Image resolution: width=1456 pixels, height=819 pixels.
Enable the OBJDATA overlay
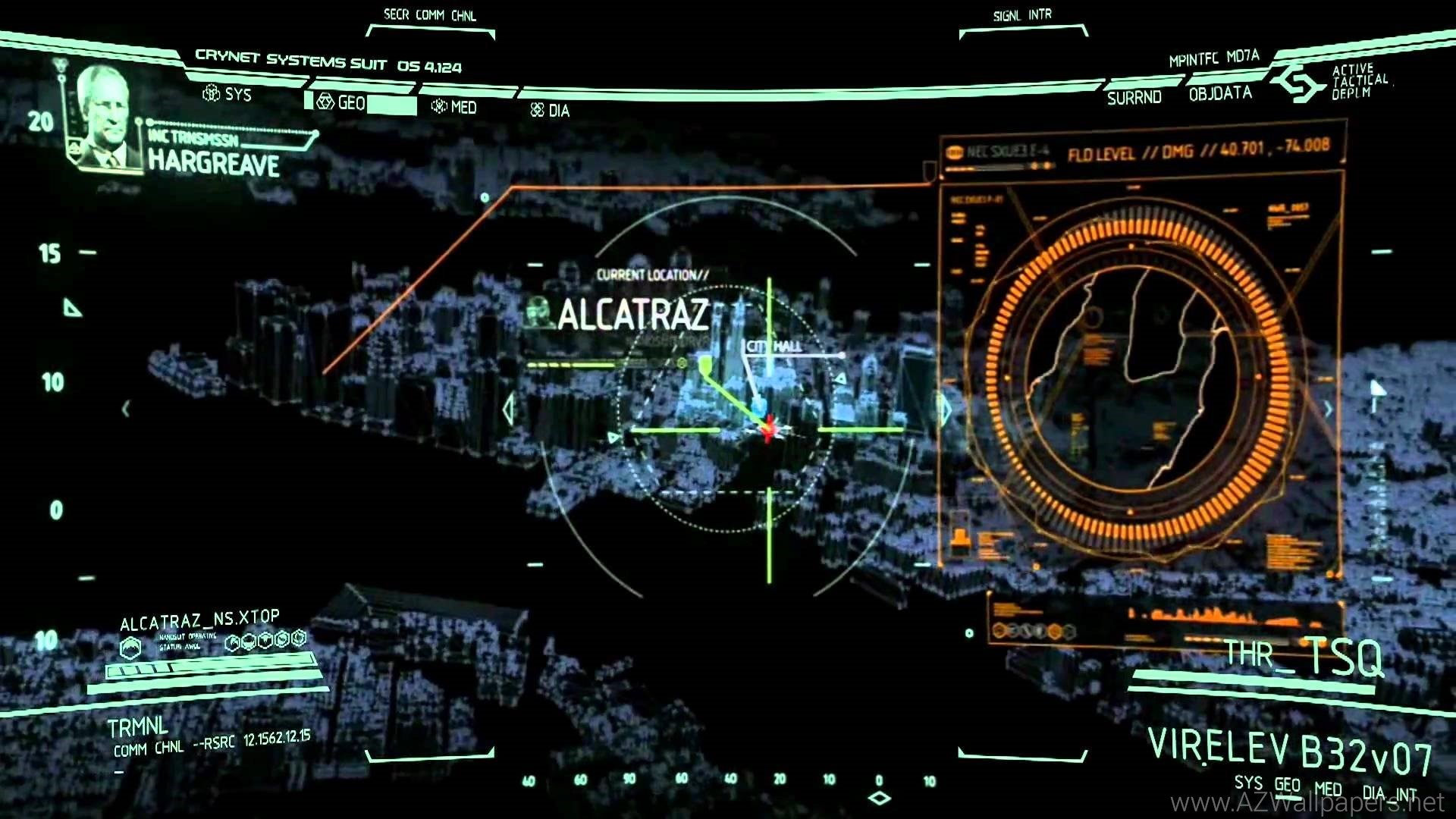pyautogui.click(x=1222, y=93)
